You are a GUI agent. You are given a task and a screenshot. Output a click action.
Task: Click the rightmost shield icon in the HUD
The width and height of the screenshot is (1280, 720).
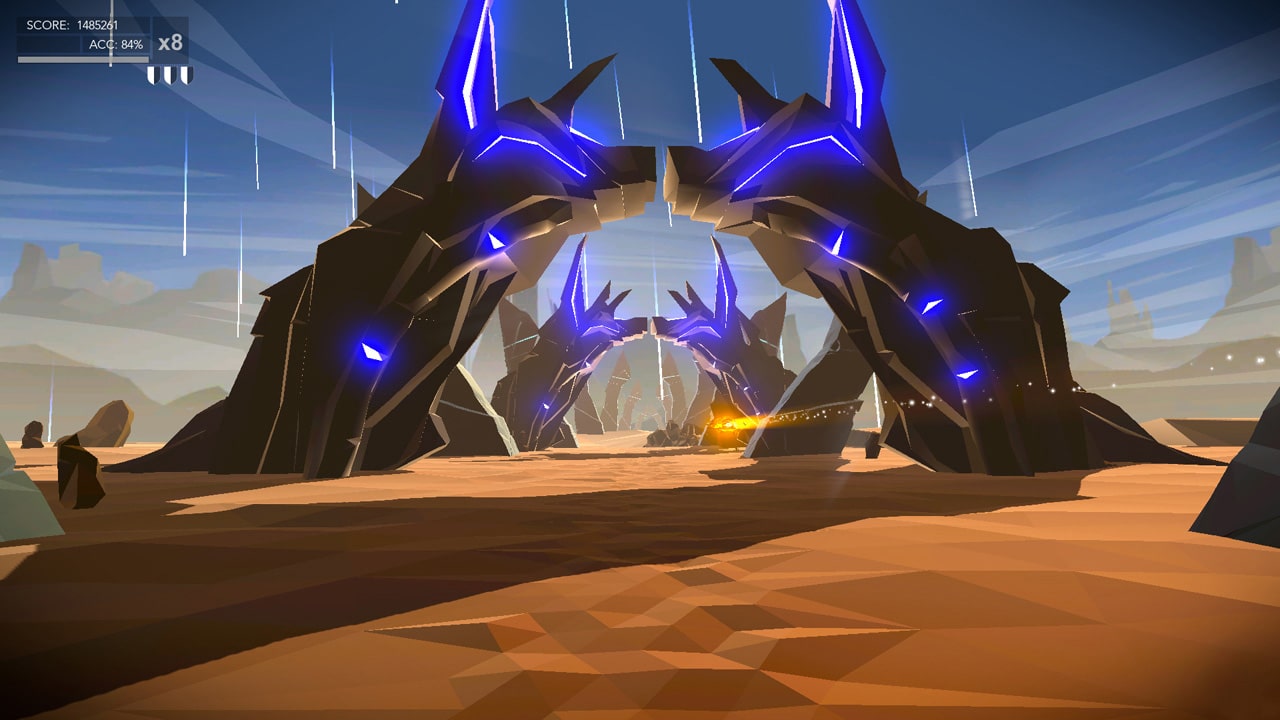[x=187, y=74]
